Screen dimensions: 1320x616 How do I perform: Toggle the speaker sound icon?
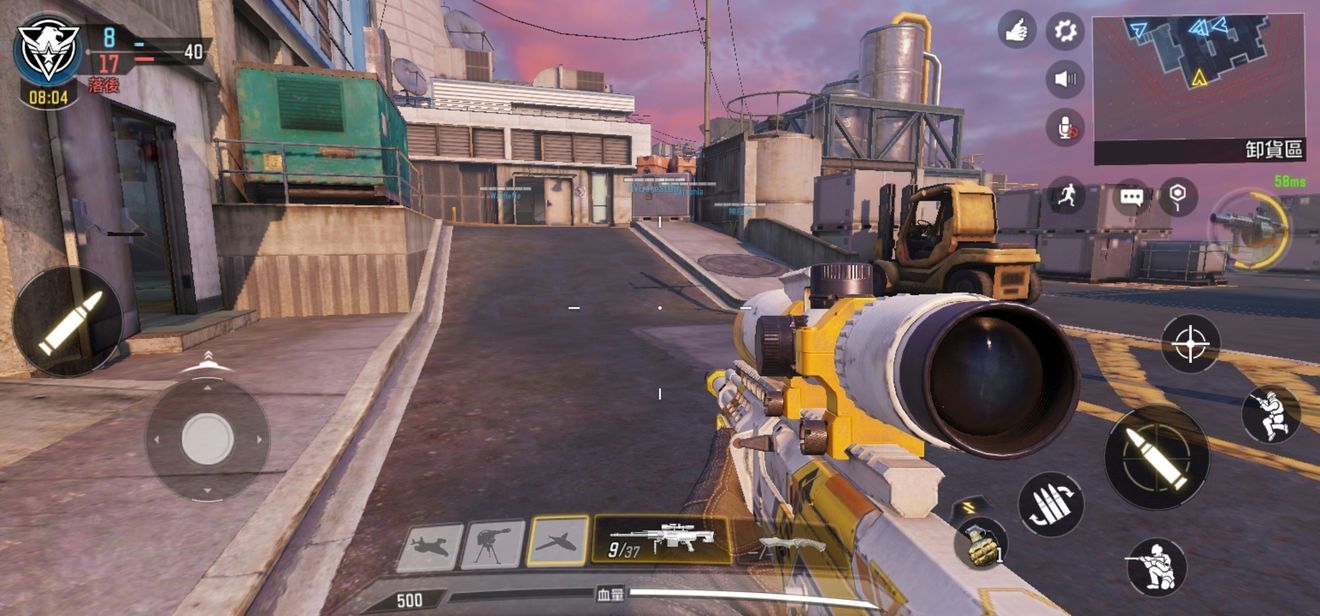click(1065, 79)
